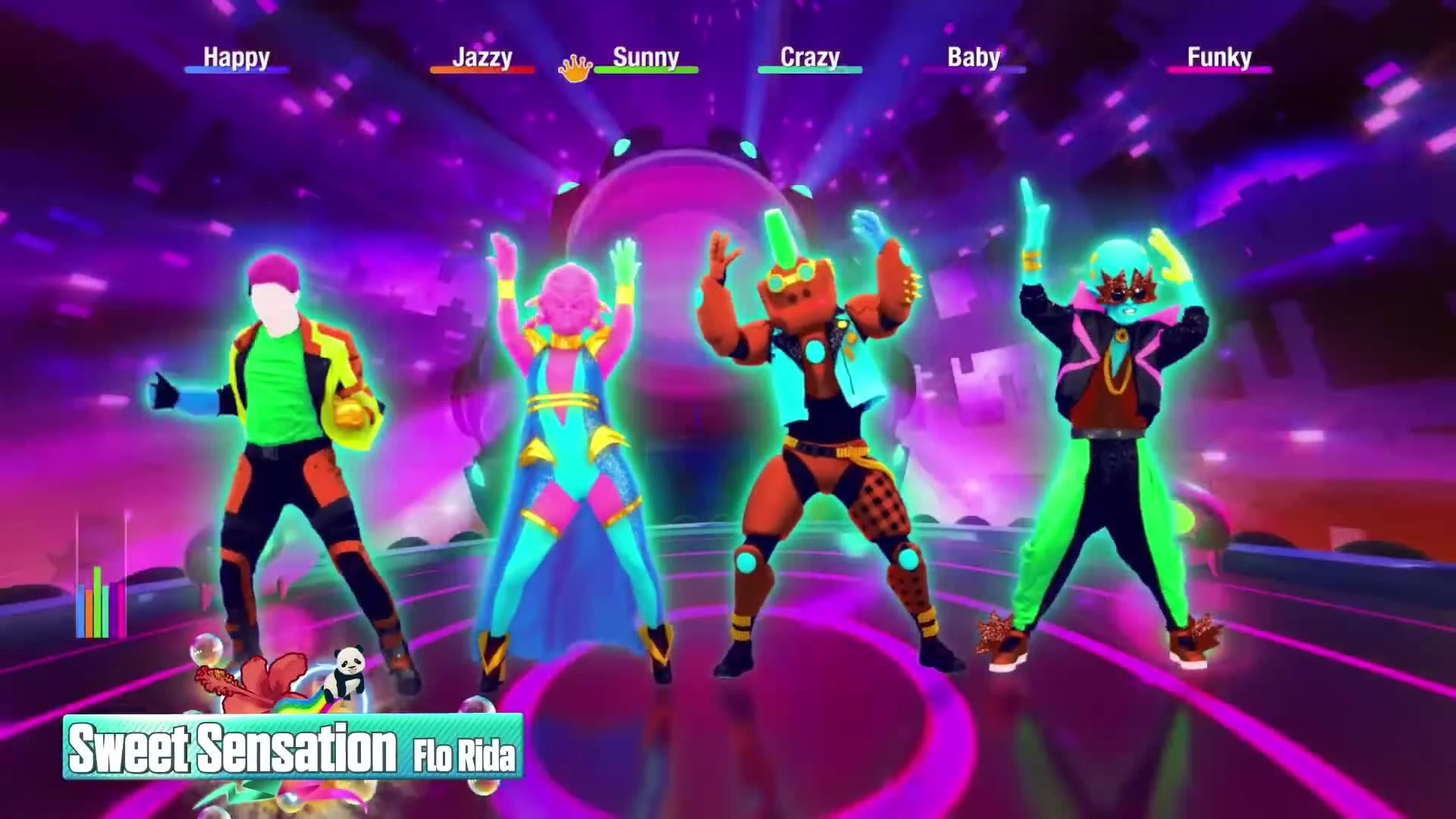
Task: Click the crown icon next to Sunny
Action: click(575, 67)
